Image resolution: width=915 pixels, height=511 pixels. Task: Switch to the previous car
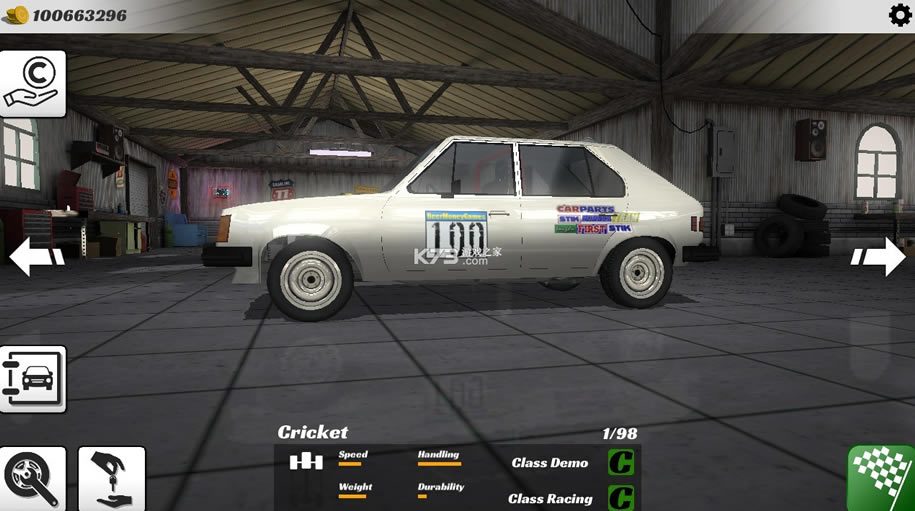(36, 256)
